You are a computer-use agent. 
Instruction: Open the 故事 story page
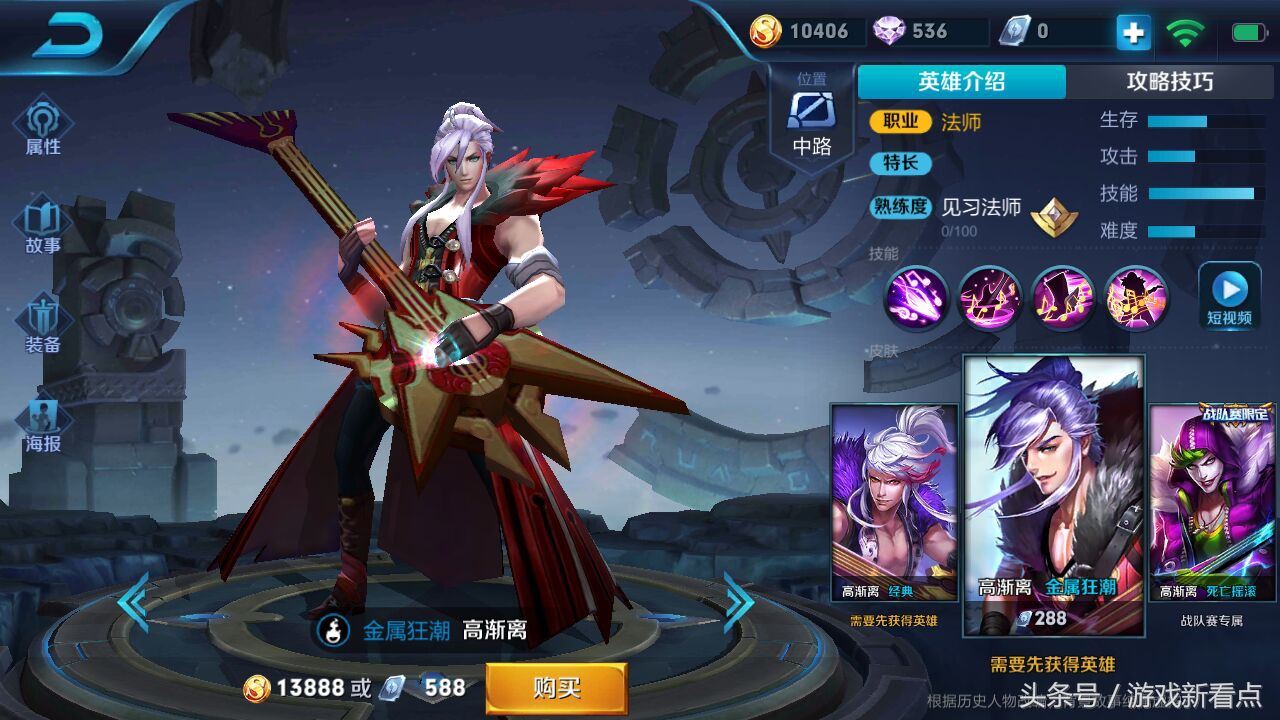43,226
